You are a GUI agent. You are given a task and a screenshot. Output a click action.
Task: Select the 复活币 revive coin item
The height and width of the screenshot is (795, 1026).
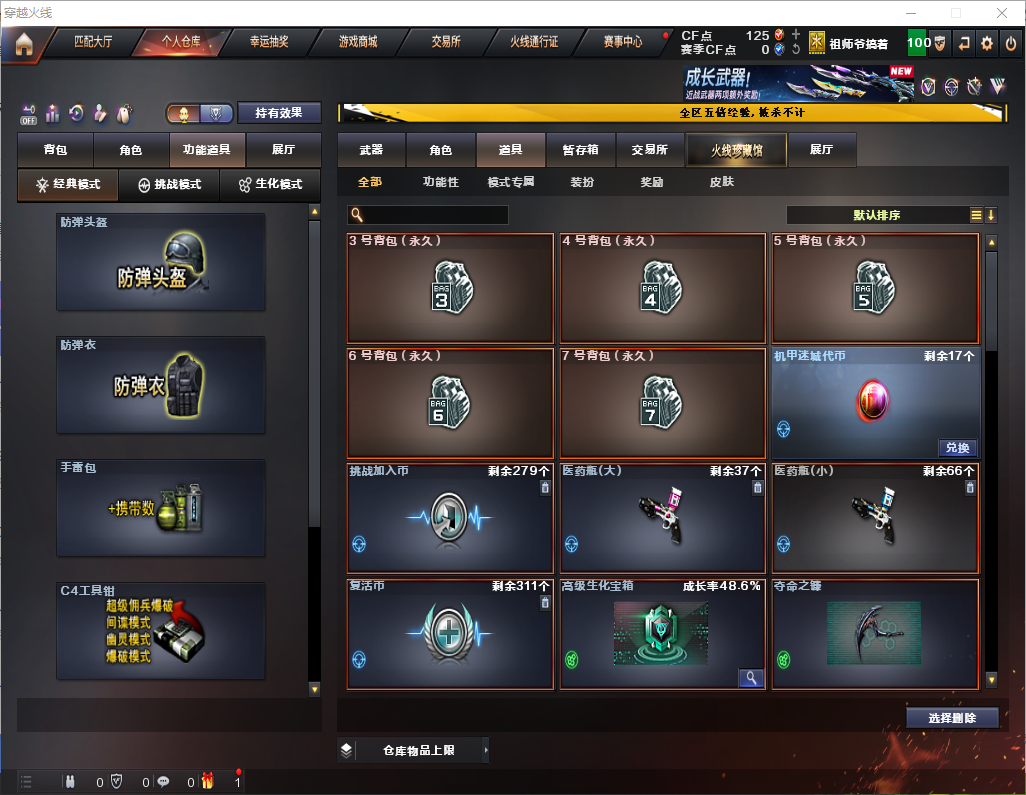[x=450, y=634]
